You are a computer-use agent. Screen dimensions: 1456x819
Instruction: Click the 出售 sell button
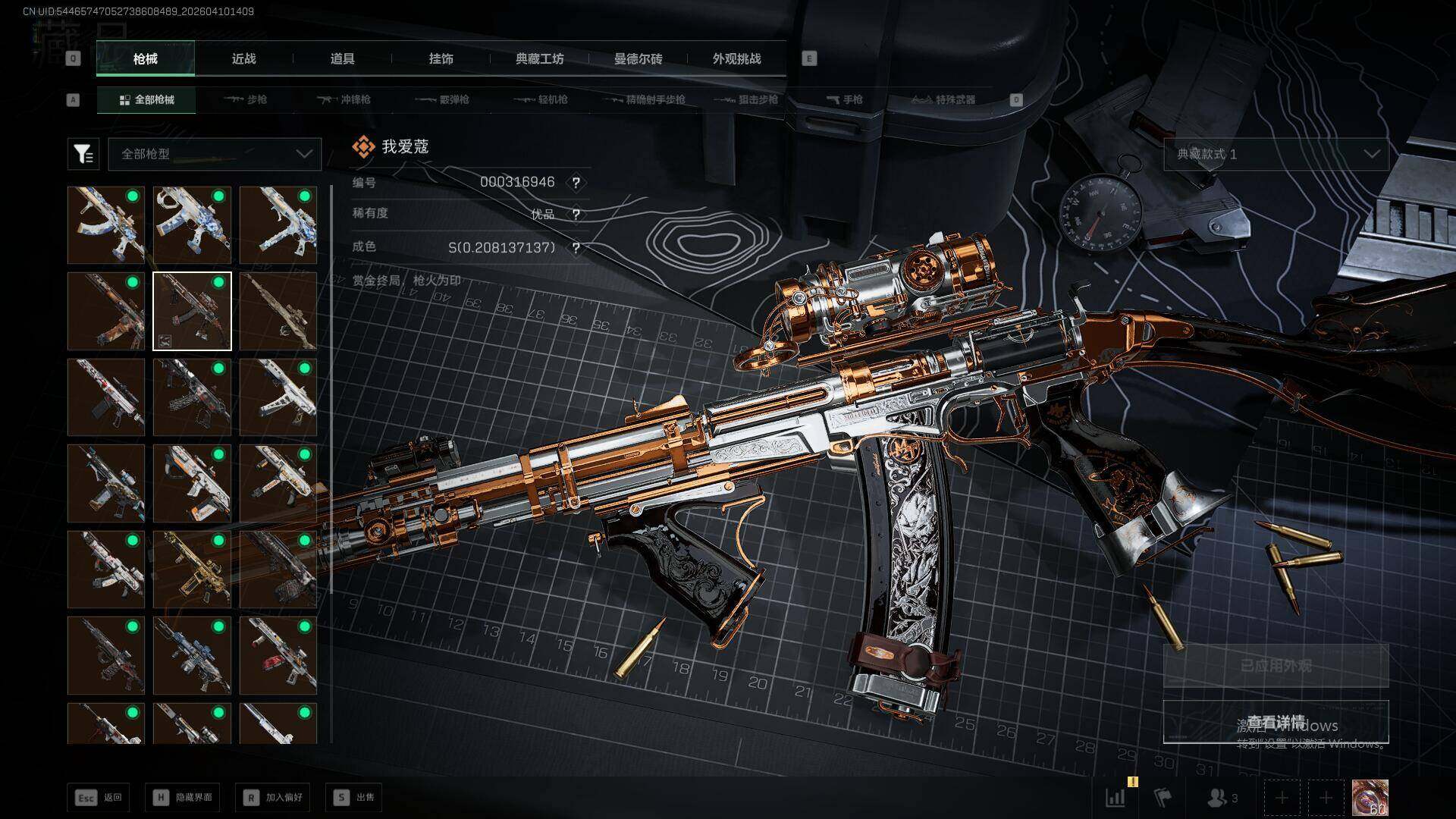click(x=353, y=797)
